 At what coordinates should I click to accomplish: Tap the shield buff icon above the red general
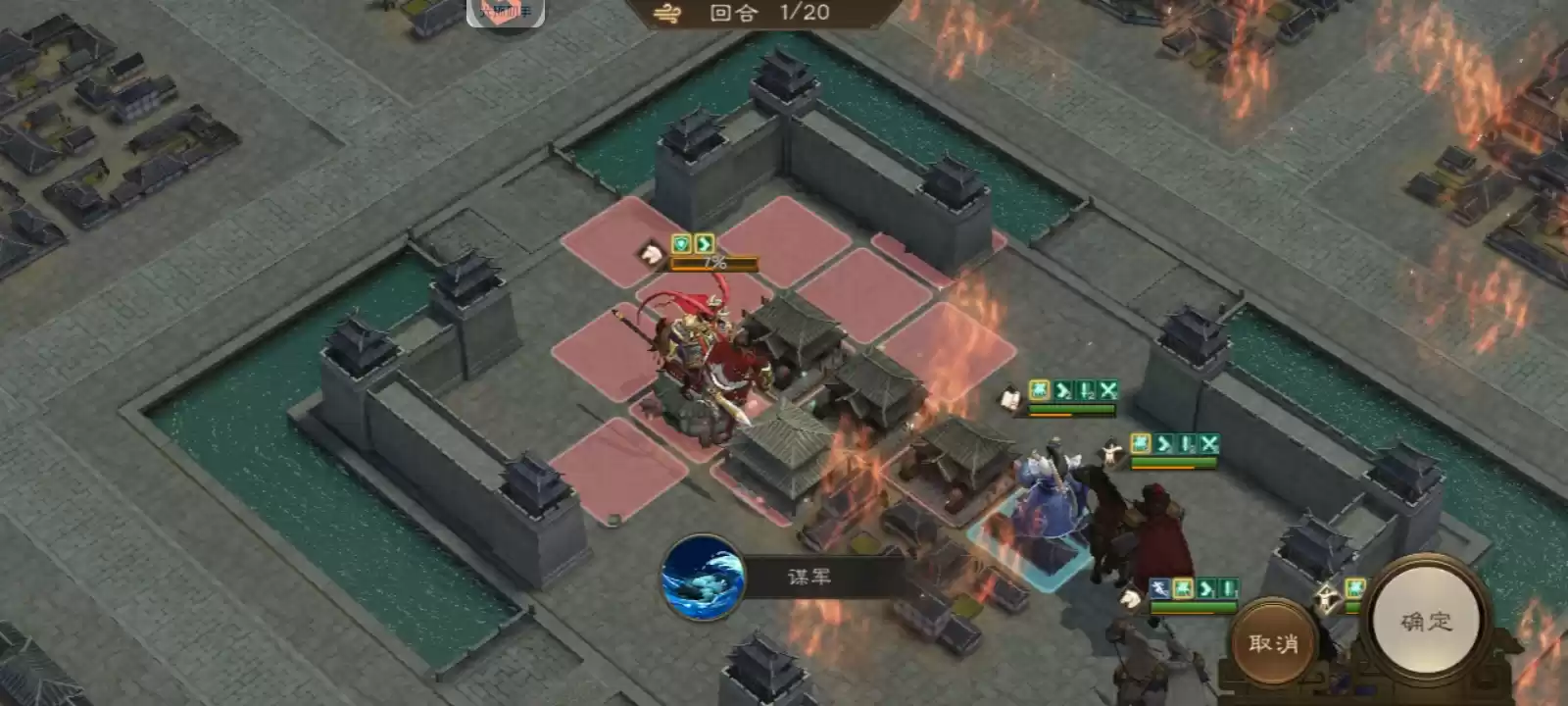(681, 243)
